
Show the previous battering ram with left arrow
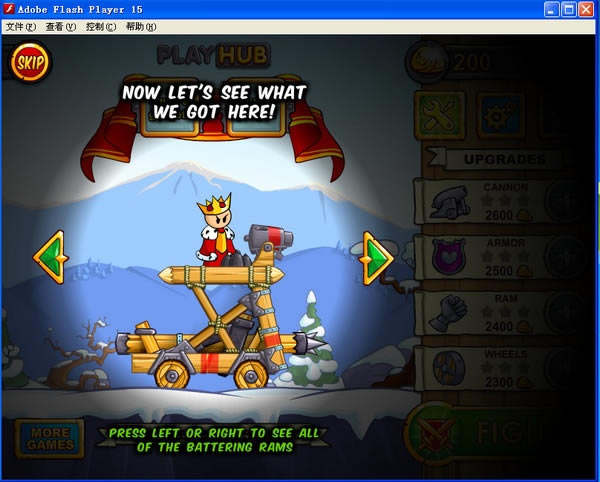point(48,259)
